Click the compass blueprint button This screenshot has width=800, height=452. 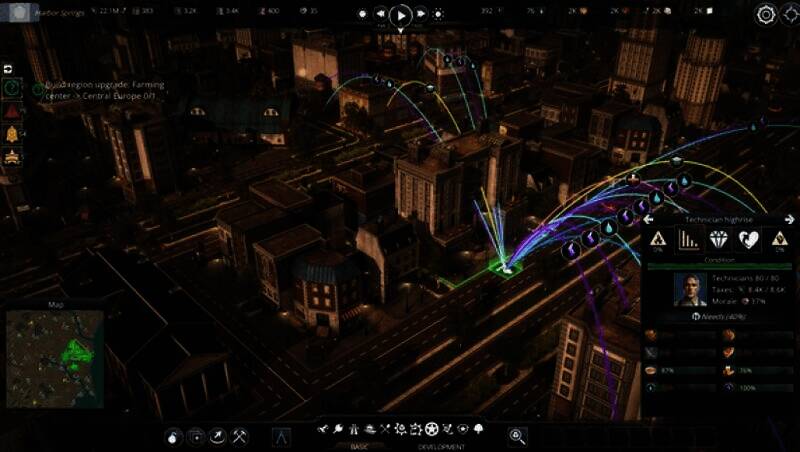(282, 435)
